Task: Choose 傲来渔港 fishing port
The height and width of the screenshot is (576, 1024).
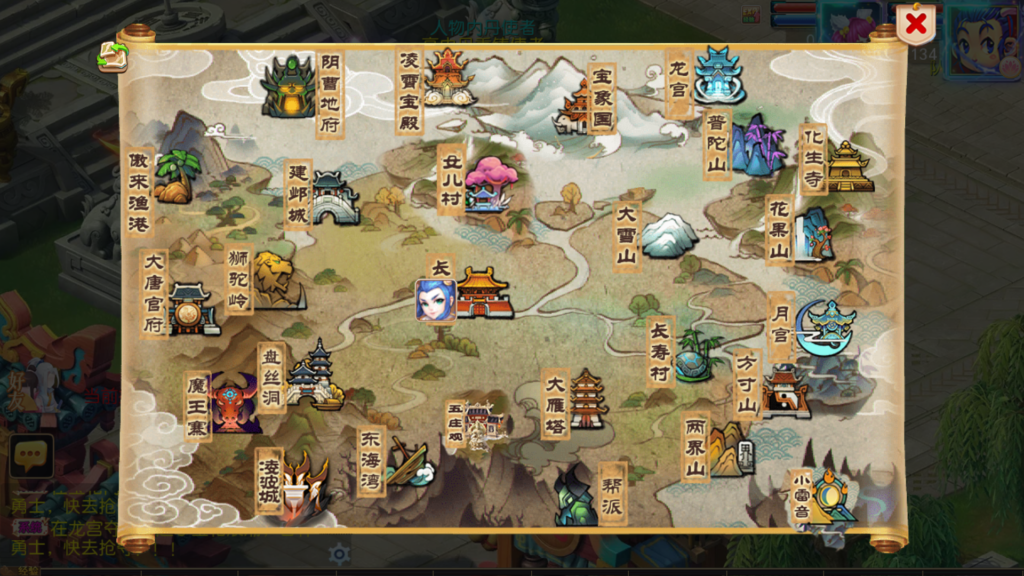Action: point(175,177)
